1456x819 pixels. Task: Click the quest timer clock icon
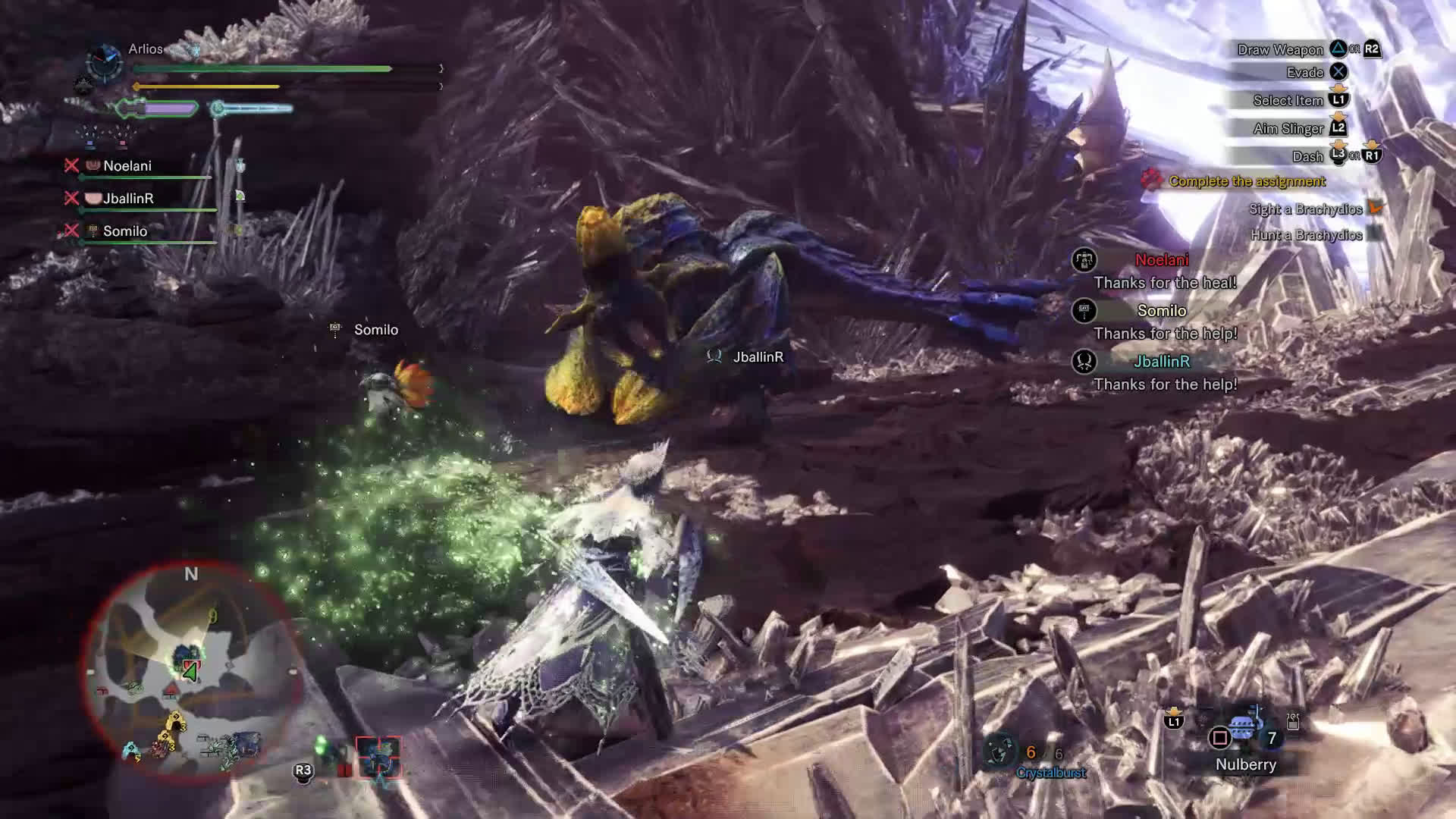[104, 61]
